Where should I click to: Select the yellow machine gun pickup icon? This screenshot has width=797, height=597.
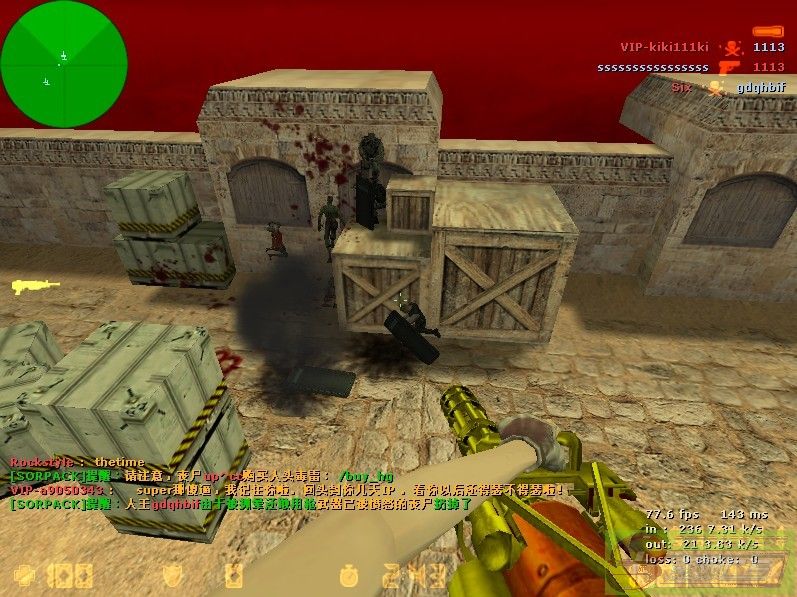point(36,287)
